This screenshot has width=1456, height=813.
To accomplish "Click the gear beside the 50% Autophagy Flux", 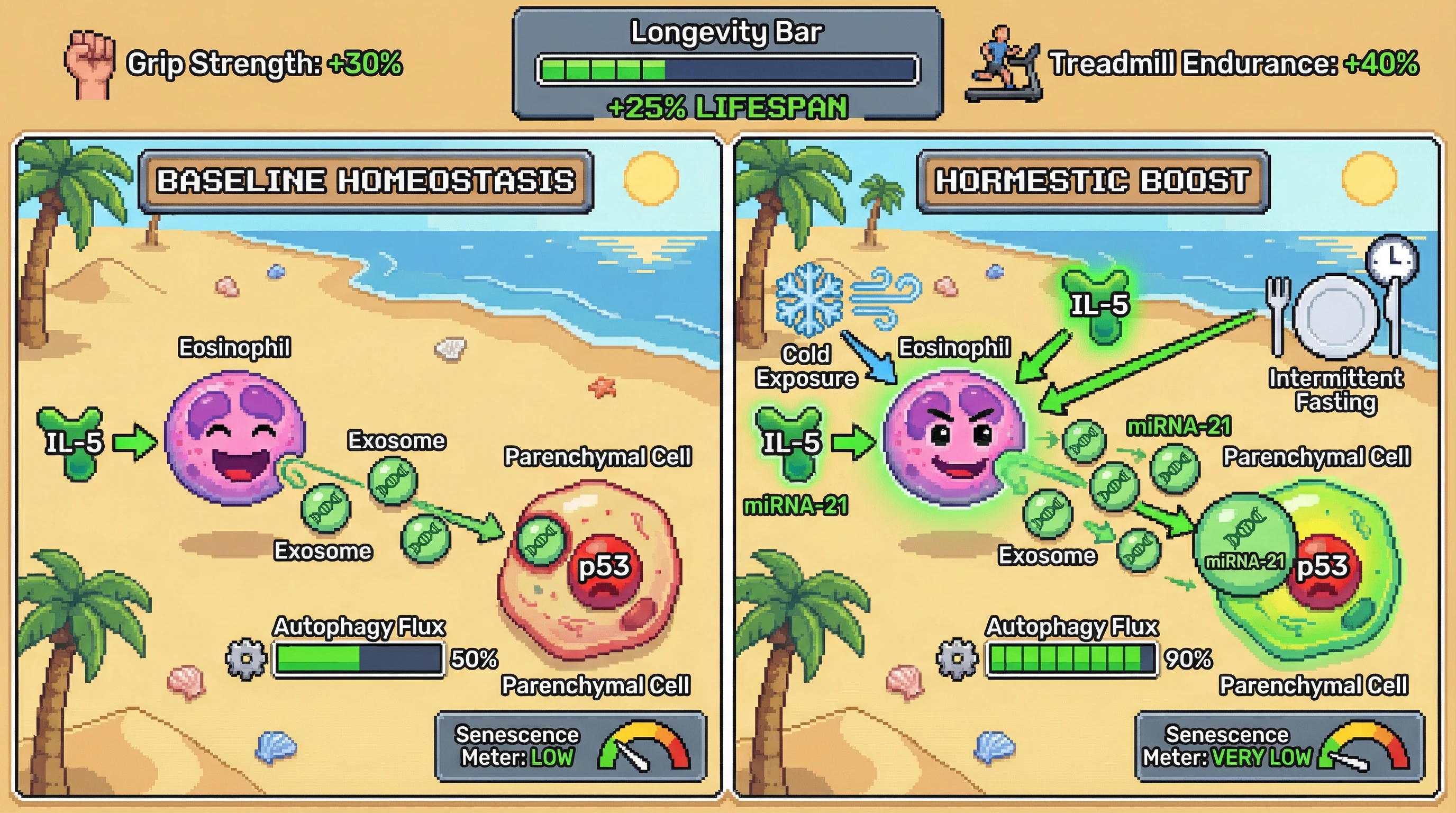I will 246,659.
